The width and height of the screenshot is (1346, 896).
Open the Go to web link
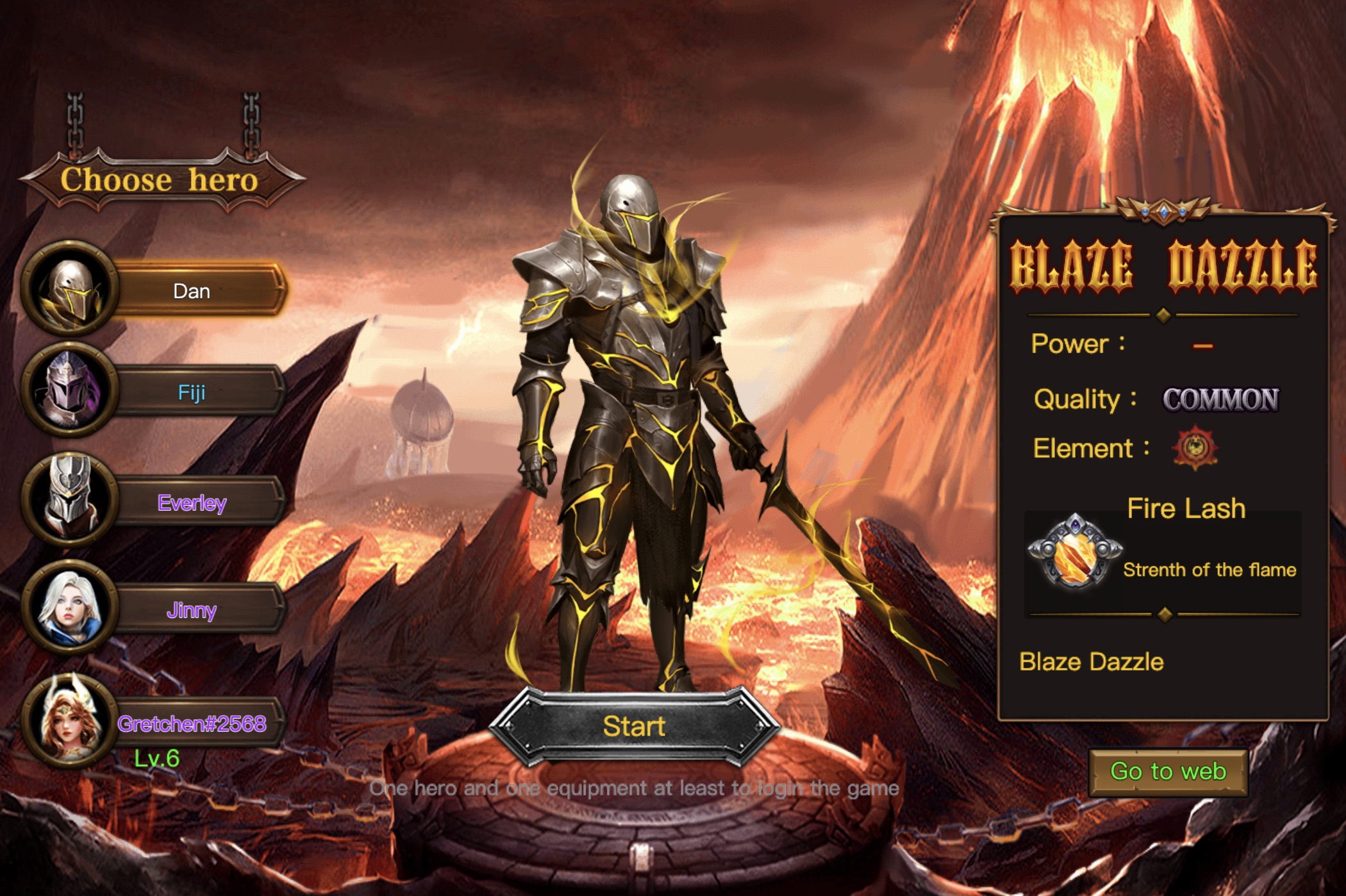point(1168,772)
